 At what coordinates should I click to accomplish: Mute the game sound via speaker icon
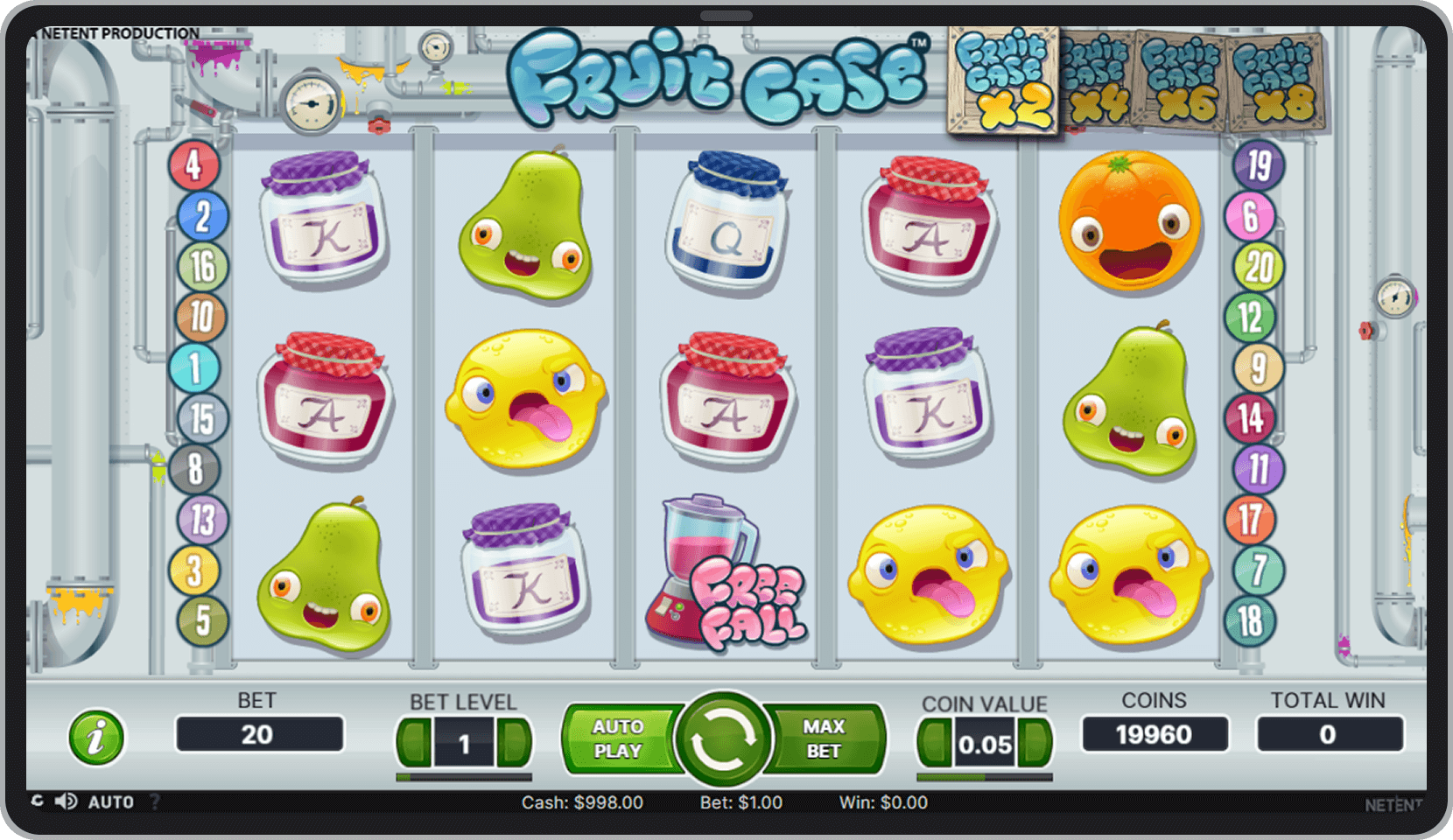coord(65,801)
